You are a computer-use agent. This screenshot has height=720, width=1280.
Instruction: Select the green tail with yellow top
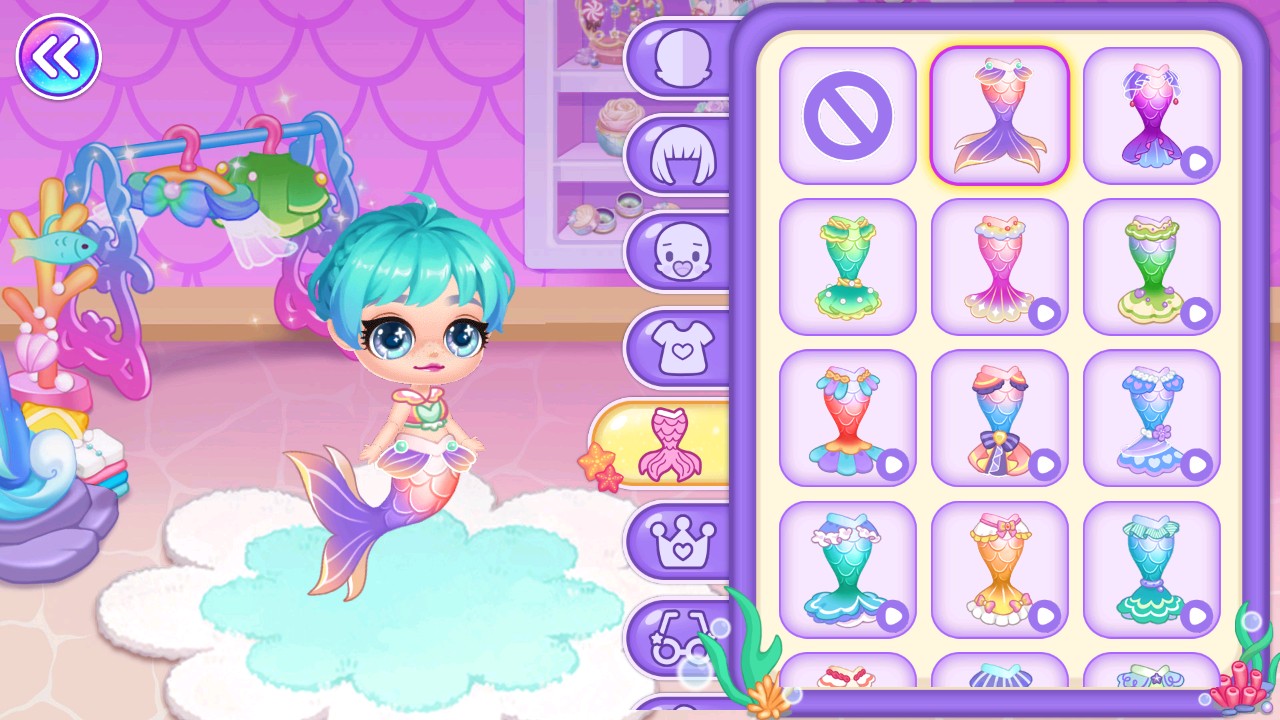point(847,267)
